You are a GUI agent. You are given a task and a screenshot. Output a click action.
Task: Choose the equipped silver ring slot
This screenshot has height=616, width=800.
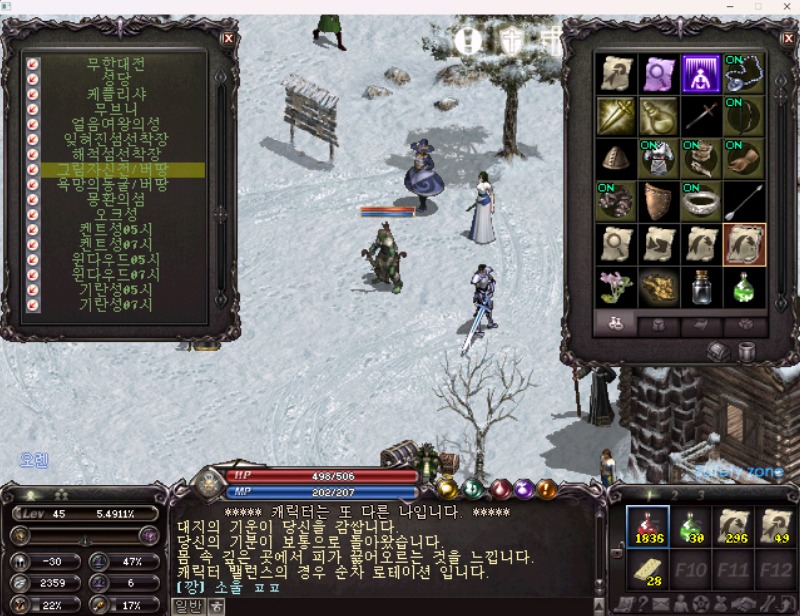click(x=701, y=201)
